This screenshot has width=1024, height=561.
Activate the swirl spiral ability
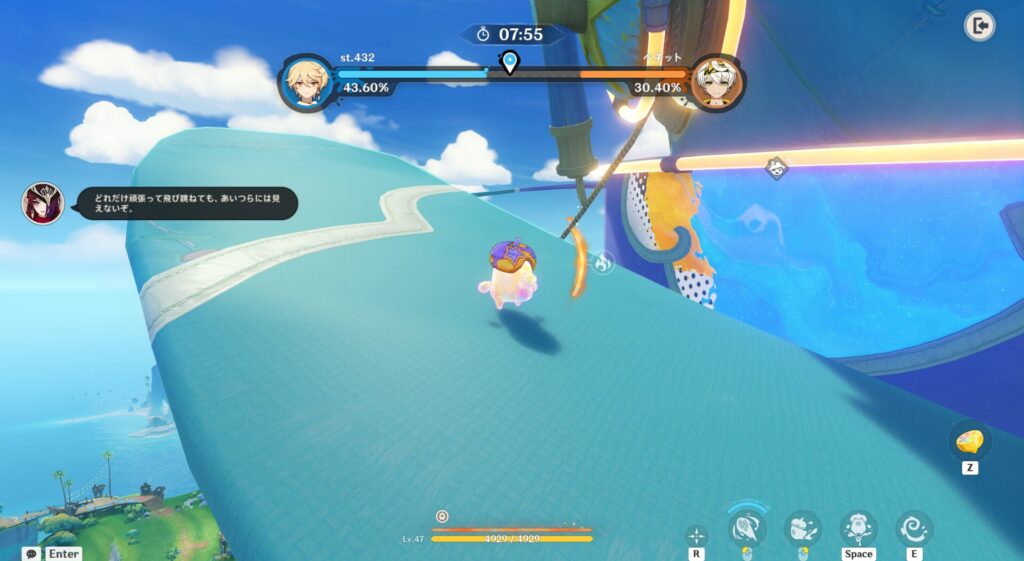pos(913,527)
